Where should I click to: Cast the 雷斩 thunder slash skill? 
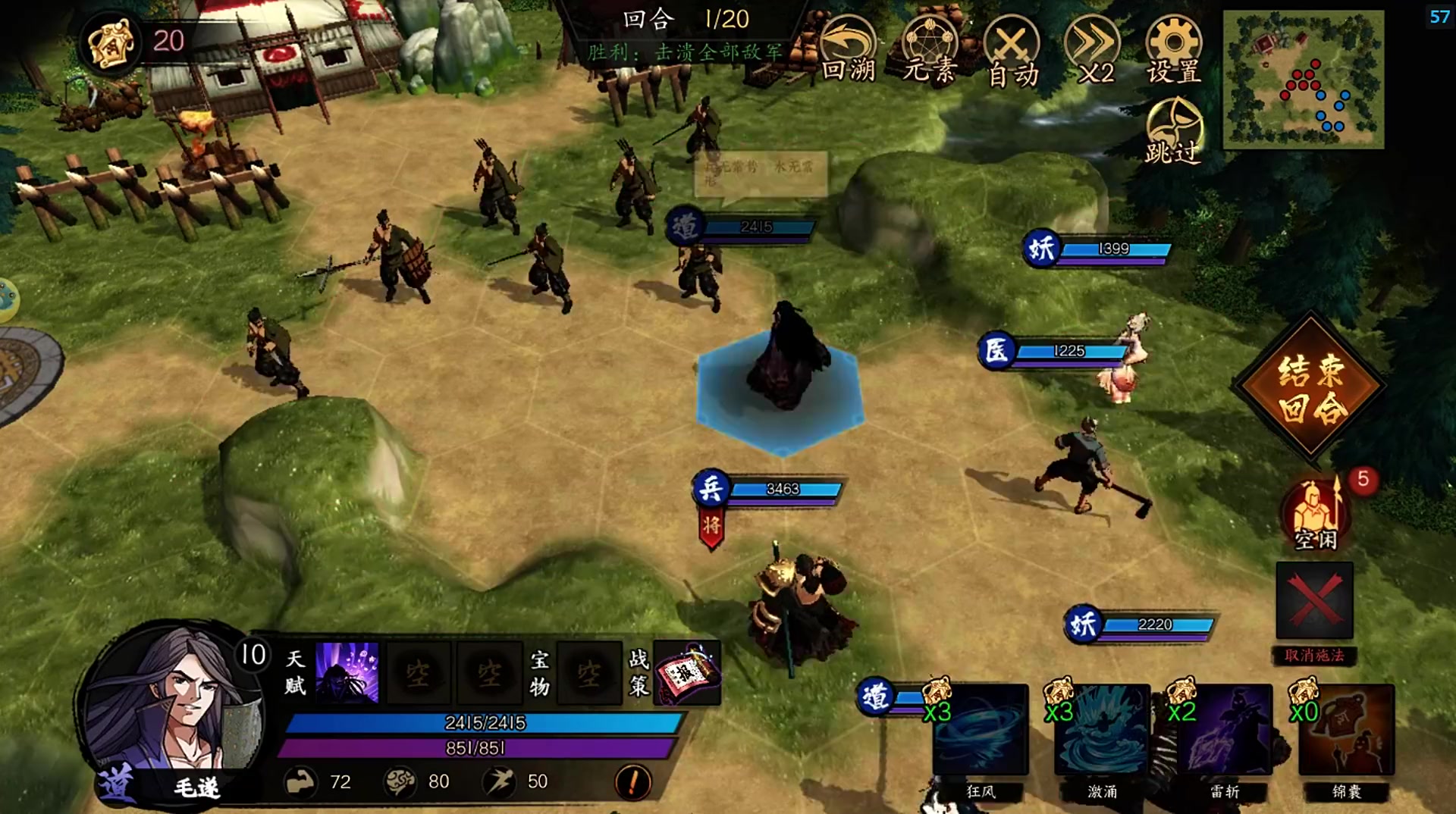tap(1224, 731)
